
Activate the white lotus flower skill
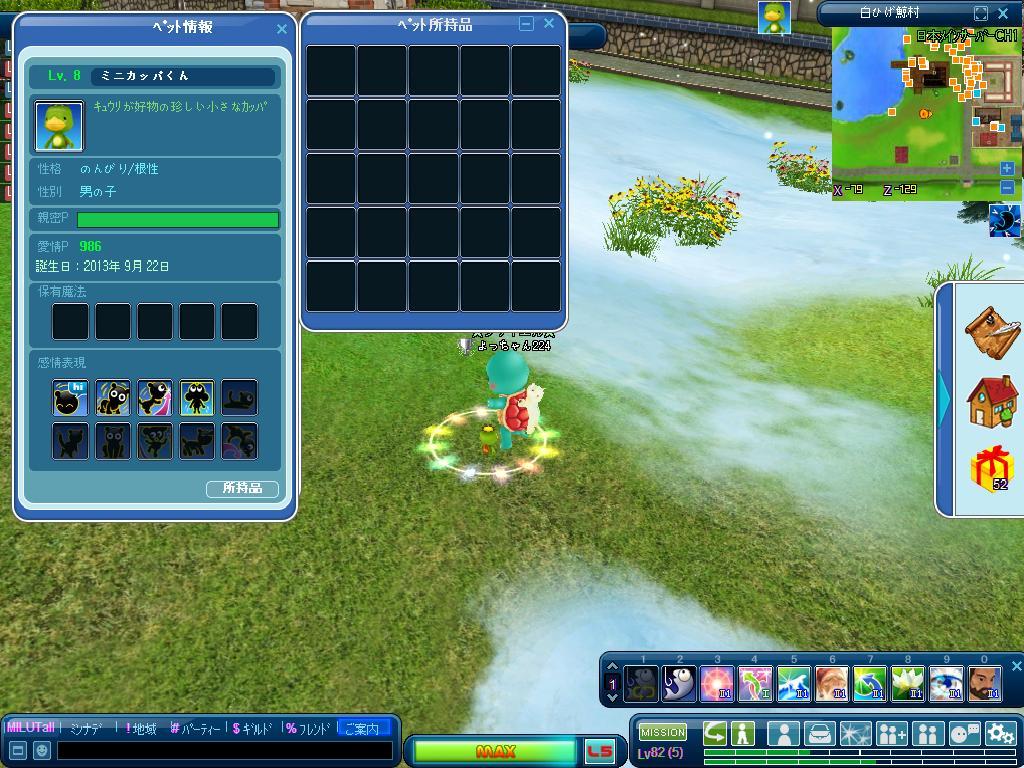click(908, 684)
